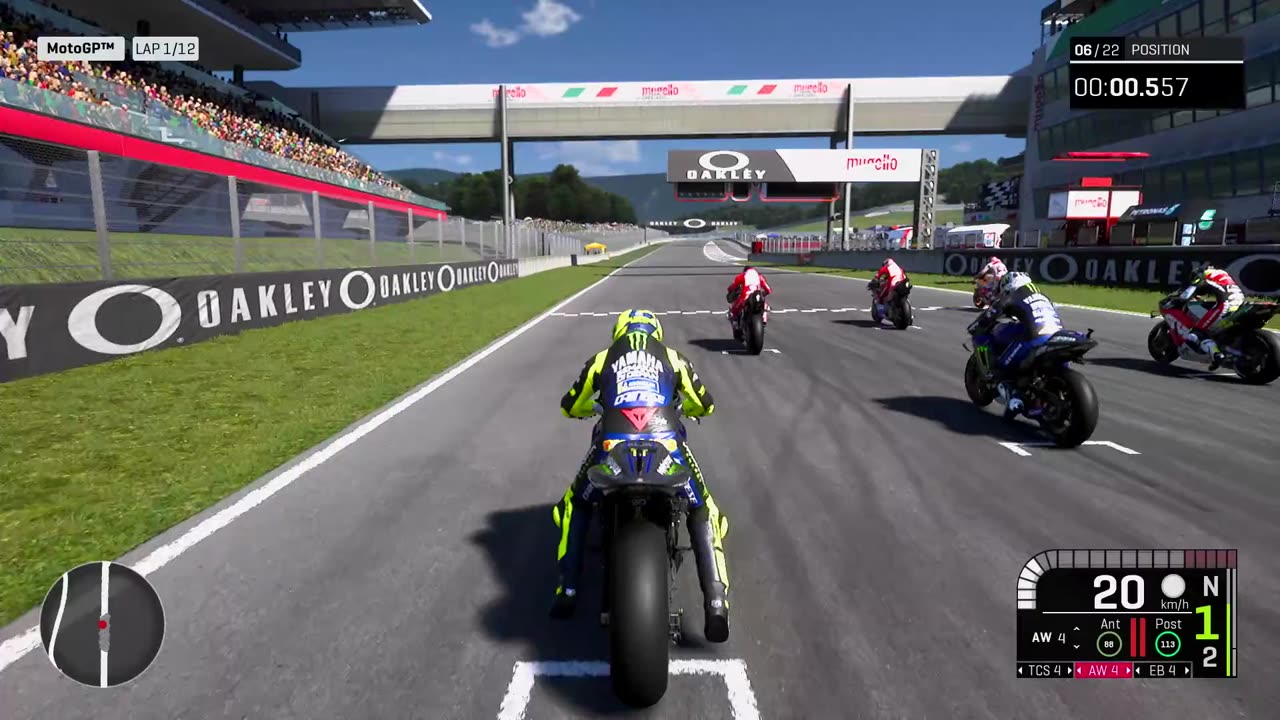Decrease AW level with the down arrow
Image resolution: width=1280 pixels, height=720 pixels.
coord(1076,645)
